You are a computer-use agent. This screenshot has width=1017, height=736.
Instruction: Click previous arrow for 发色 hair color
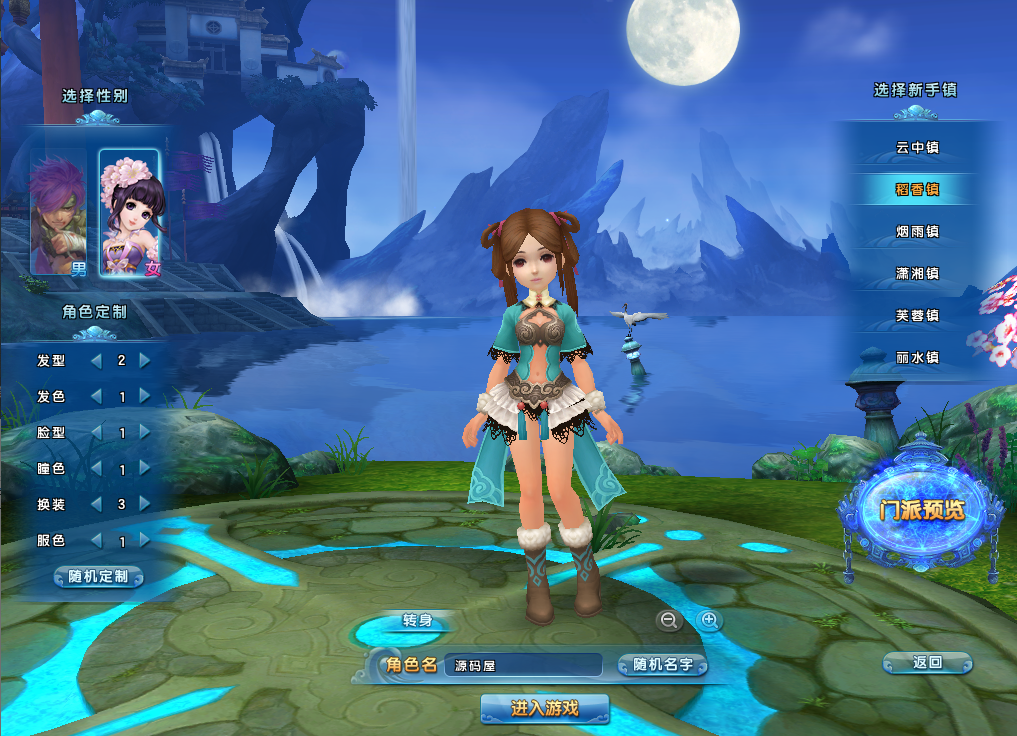(x=97, y=396)
